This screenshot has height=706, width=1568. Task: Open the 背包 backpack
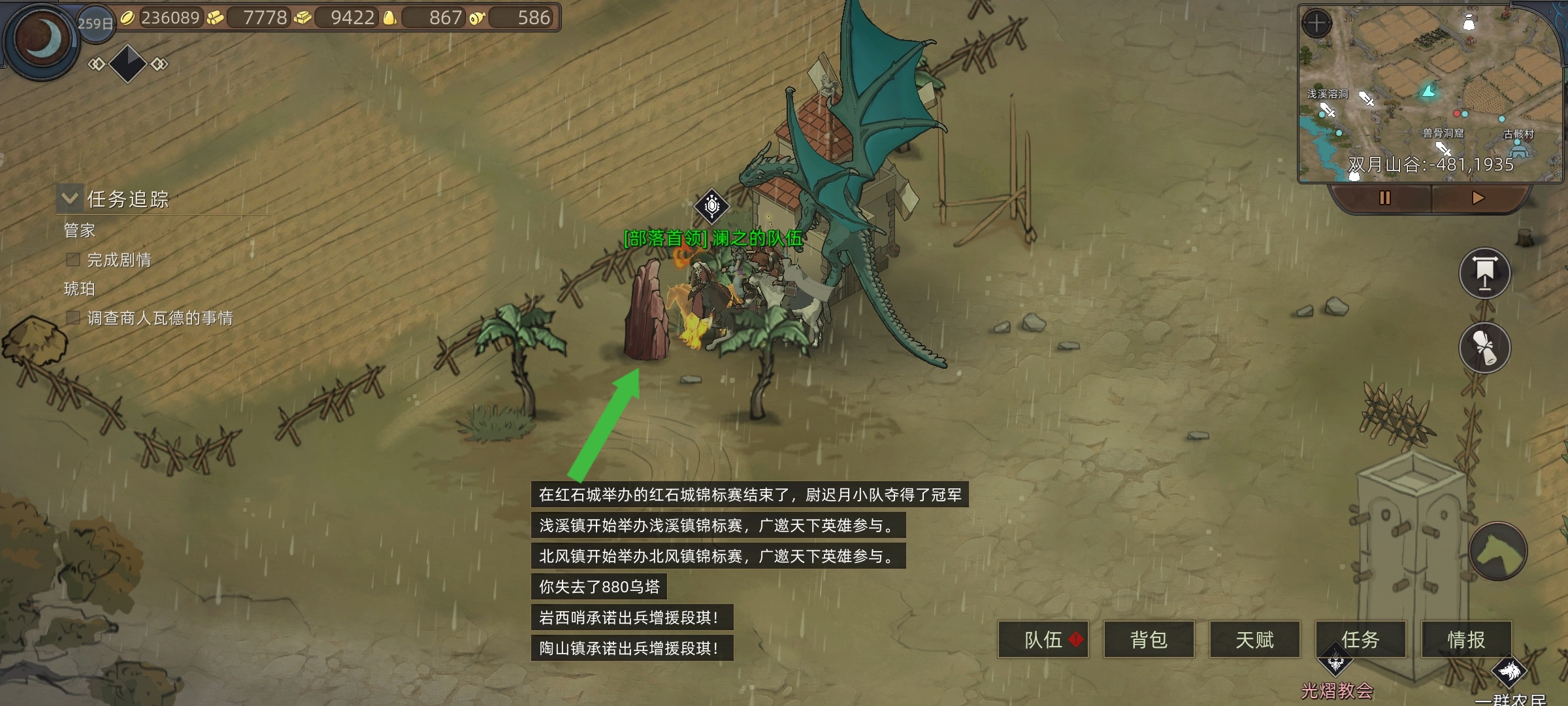(x=1149, y=639)
